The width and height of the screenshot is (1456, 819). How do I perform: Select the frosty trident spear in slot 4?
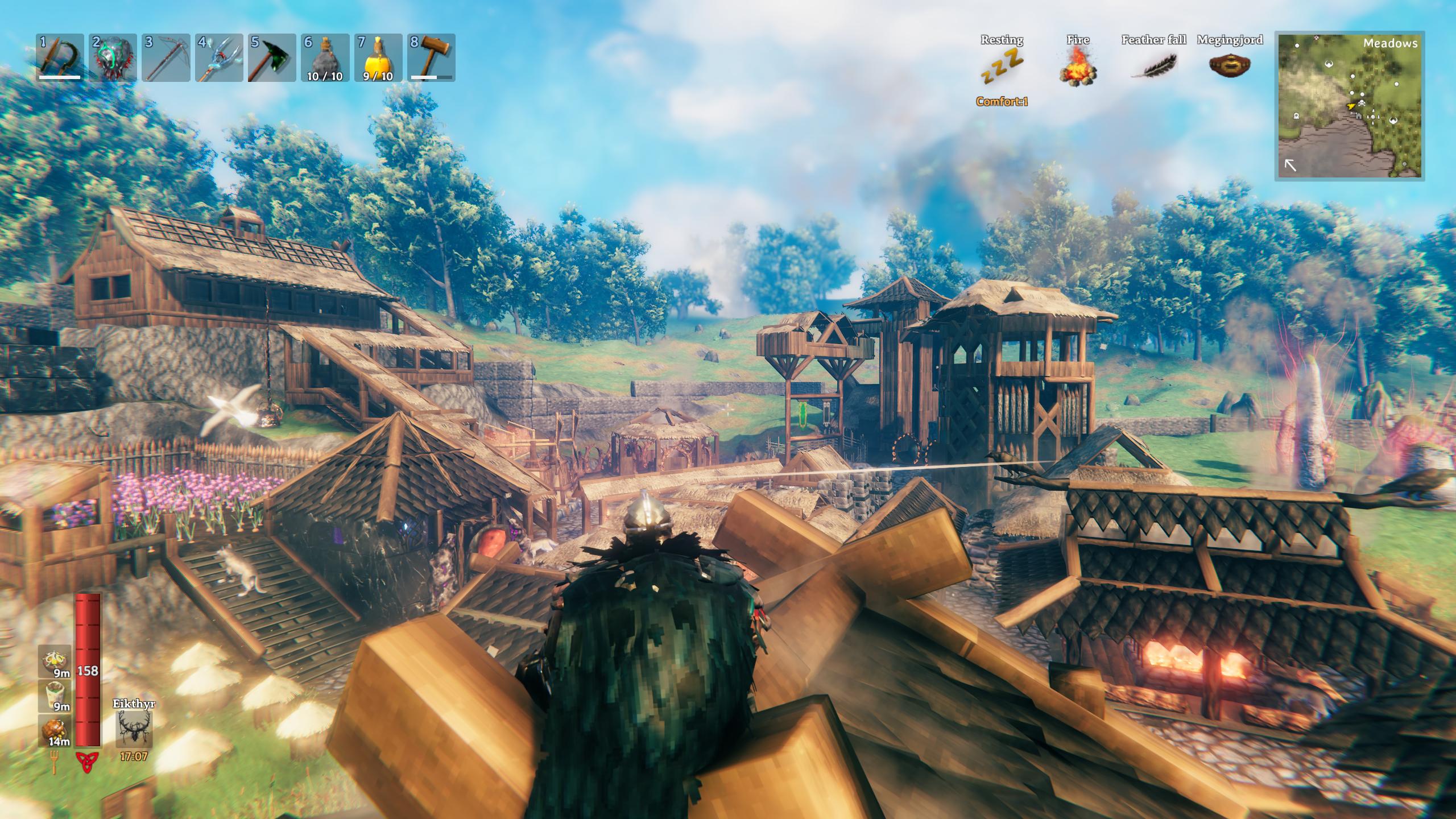coord(219,57)
